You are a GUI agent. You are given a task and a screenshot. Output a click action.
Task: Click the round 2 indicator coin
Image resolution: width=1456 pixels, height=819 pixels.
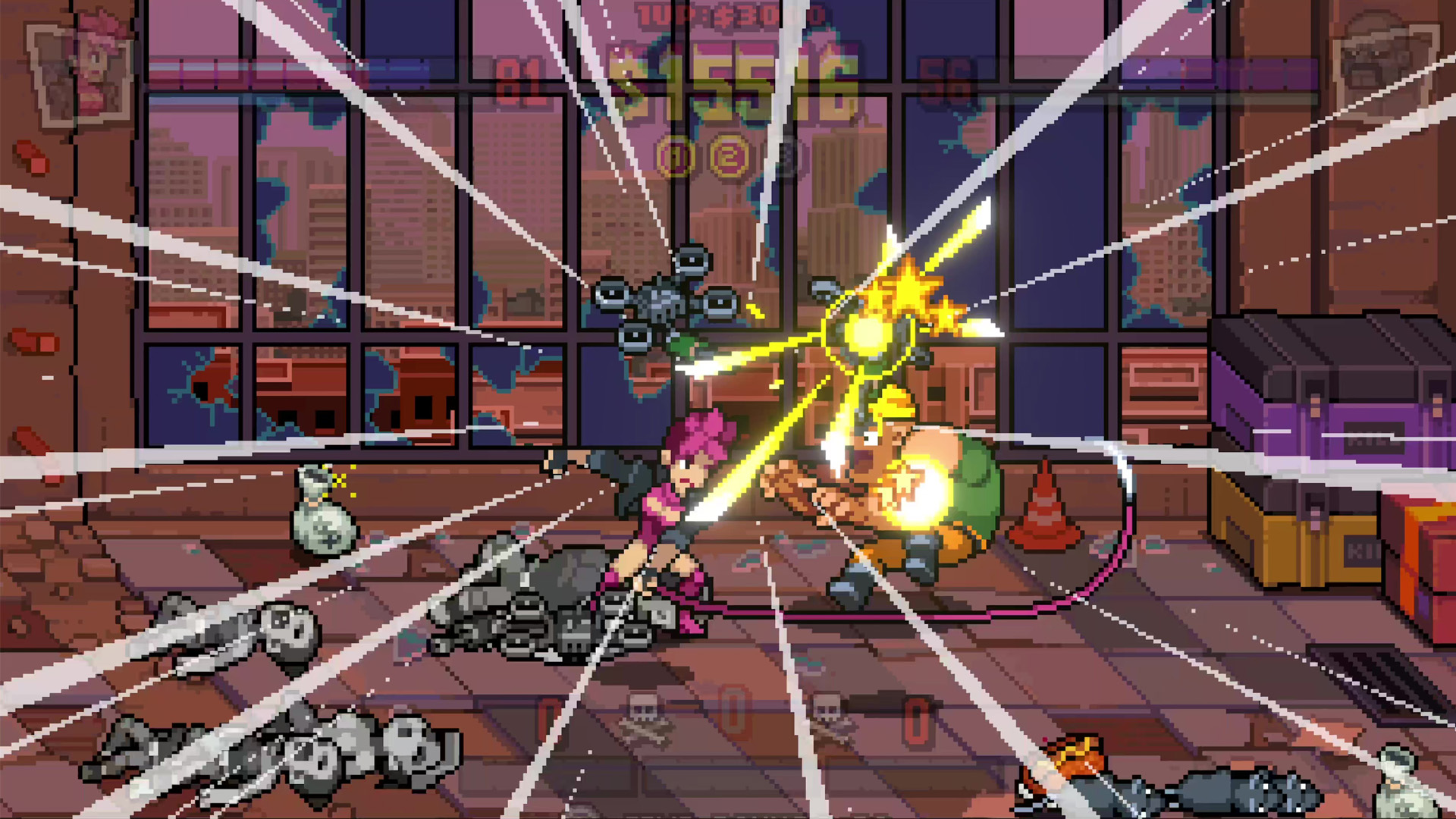tap(729, 158)
